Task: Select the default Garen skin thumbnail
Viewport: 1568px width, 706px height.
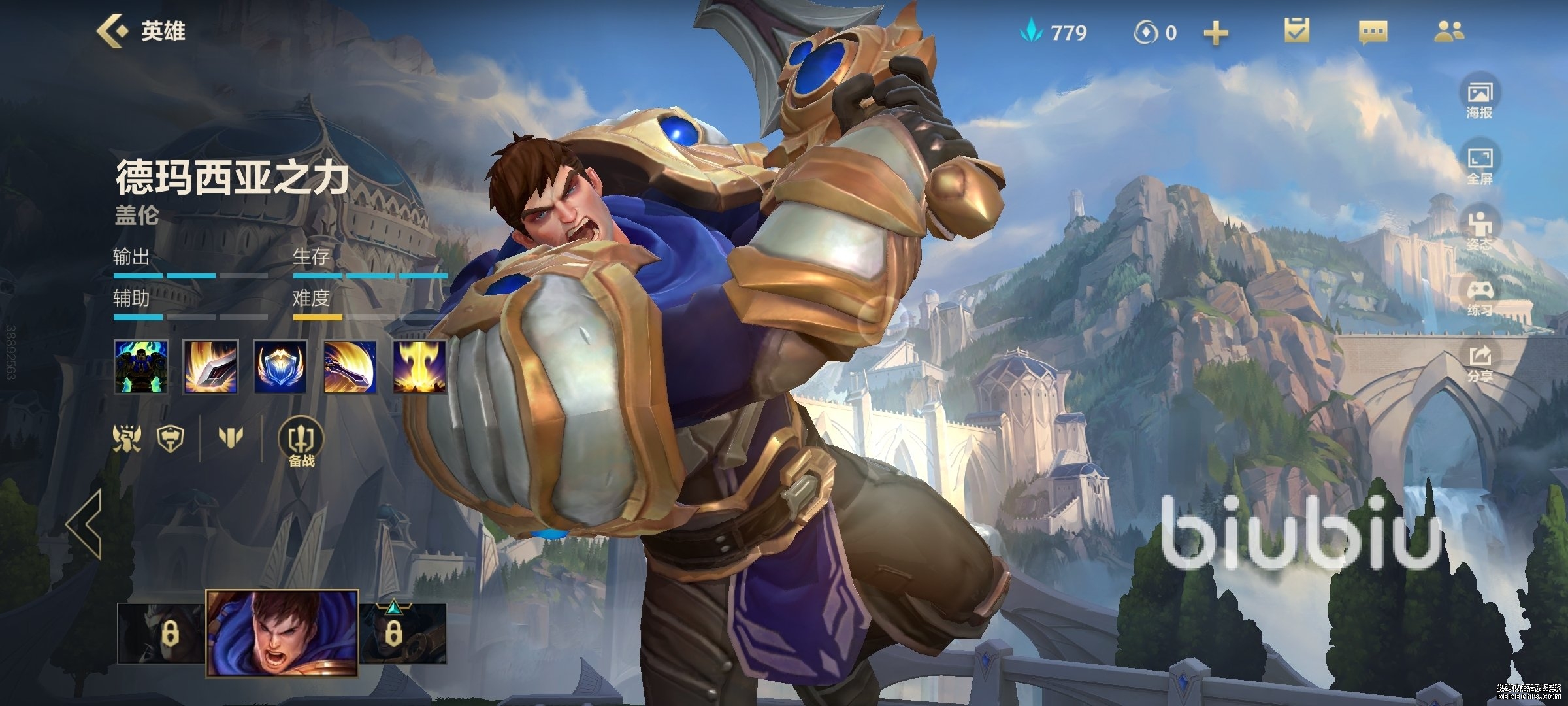Action: click(x=282, y=632)
